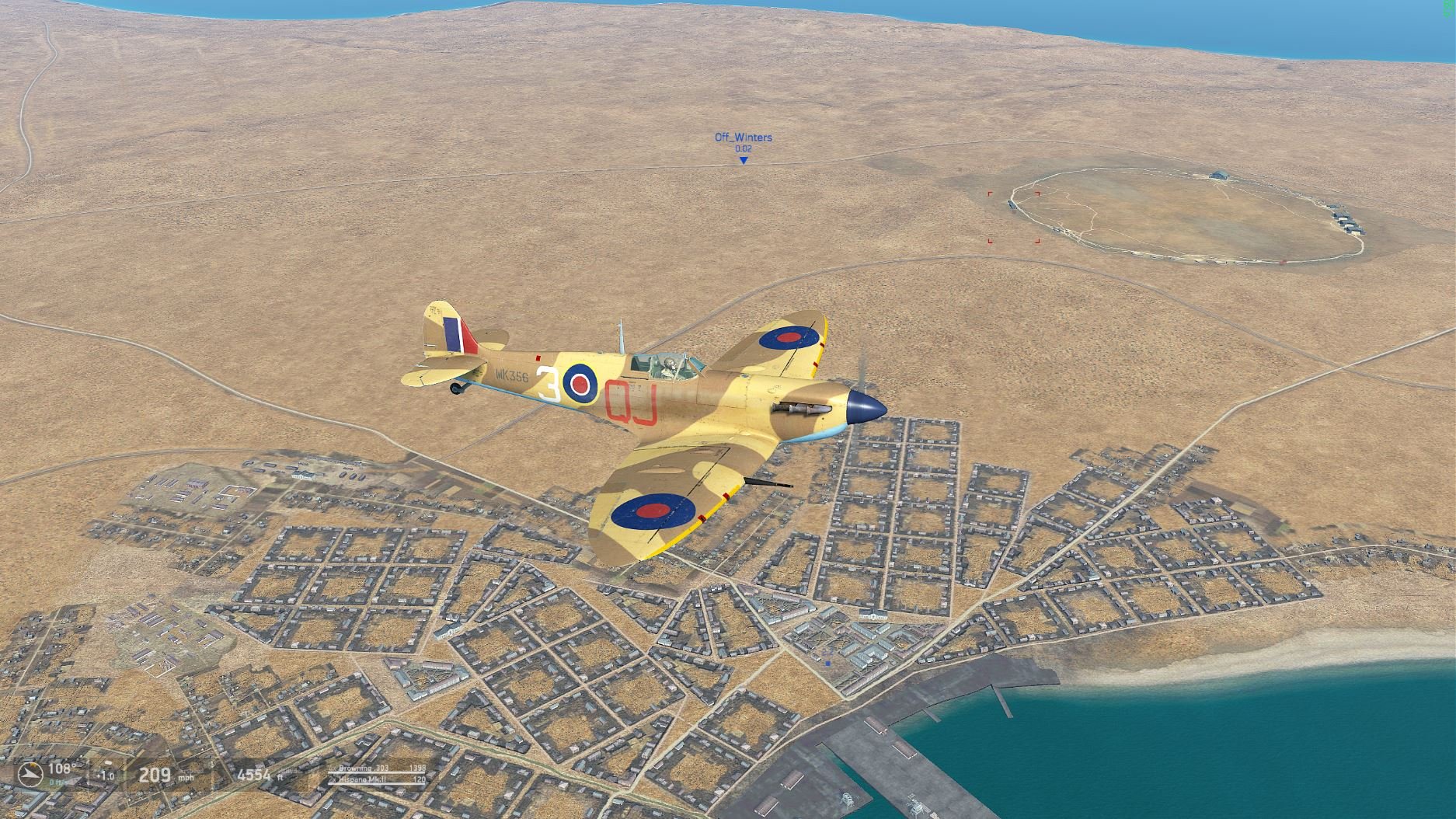Screen dimensions: 1456x819
Task: Click the Off_Winters player marker
Action: [x=744, y=160]
